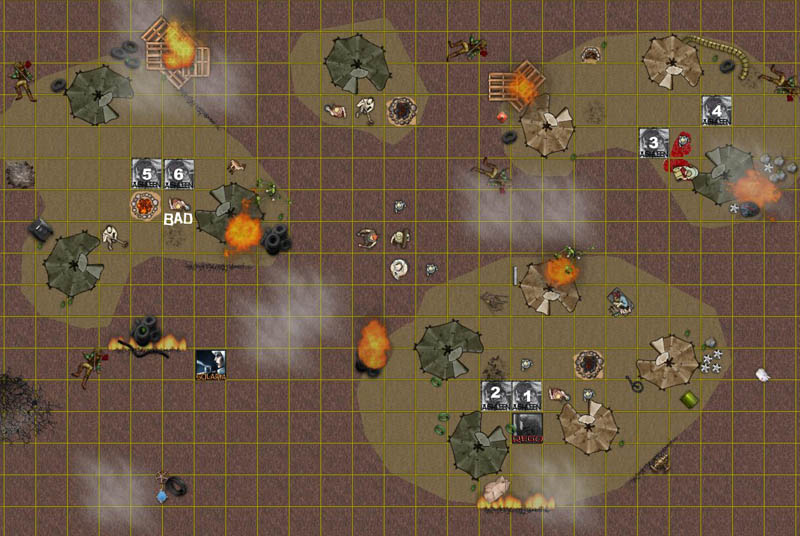The width and height of the screenshot is (800, 536).
Task: Select the Ashleen token numbered 2
Action: click(496, 396)
